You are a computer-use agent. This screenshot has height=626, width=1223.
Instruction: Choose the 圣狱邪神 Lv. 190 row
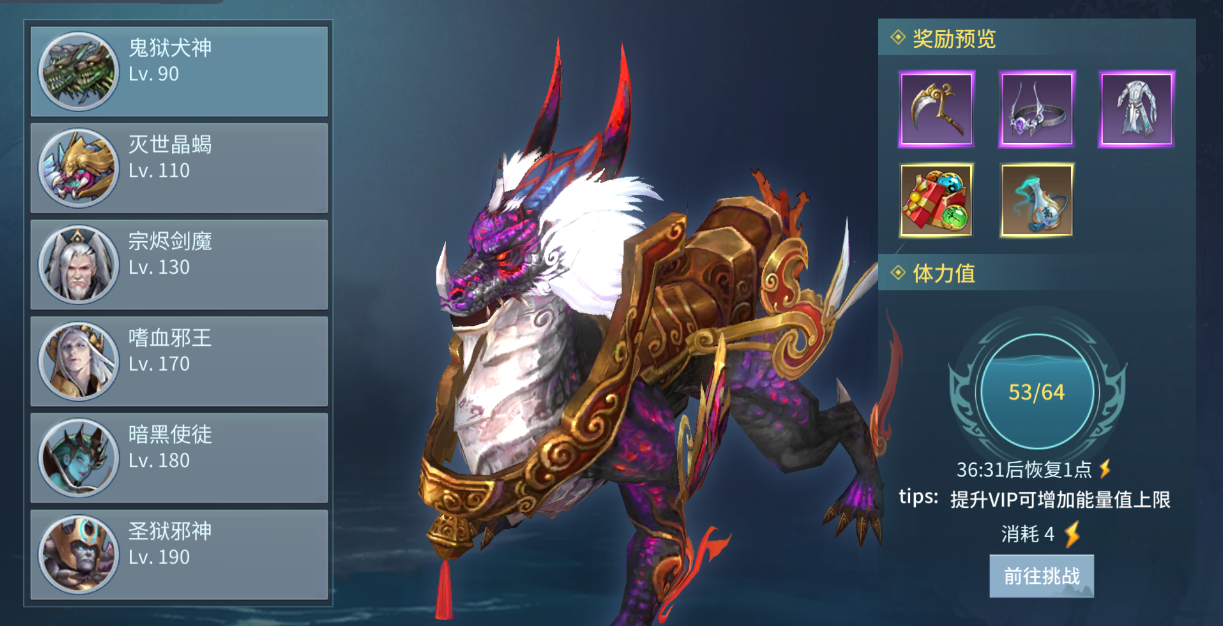[x=180, y=554]
